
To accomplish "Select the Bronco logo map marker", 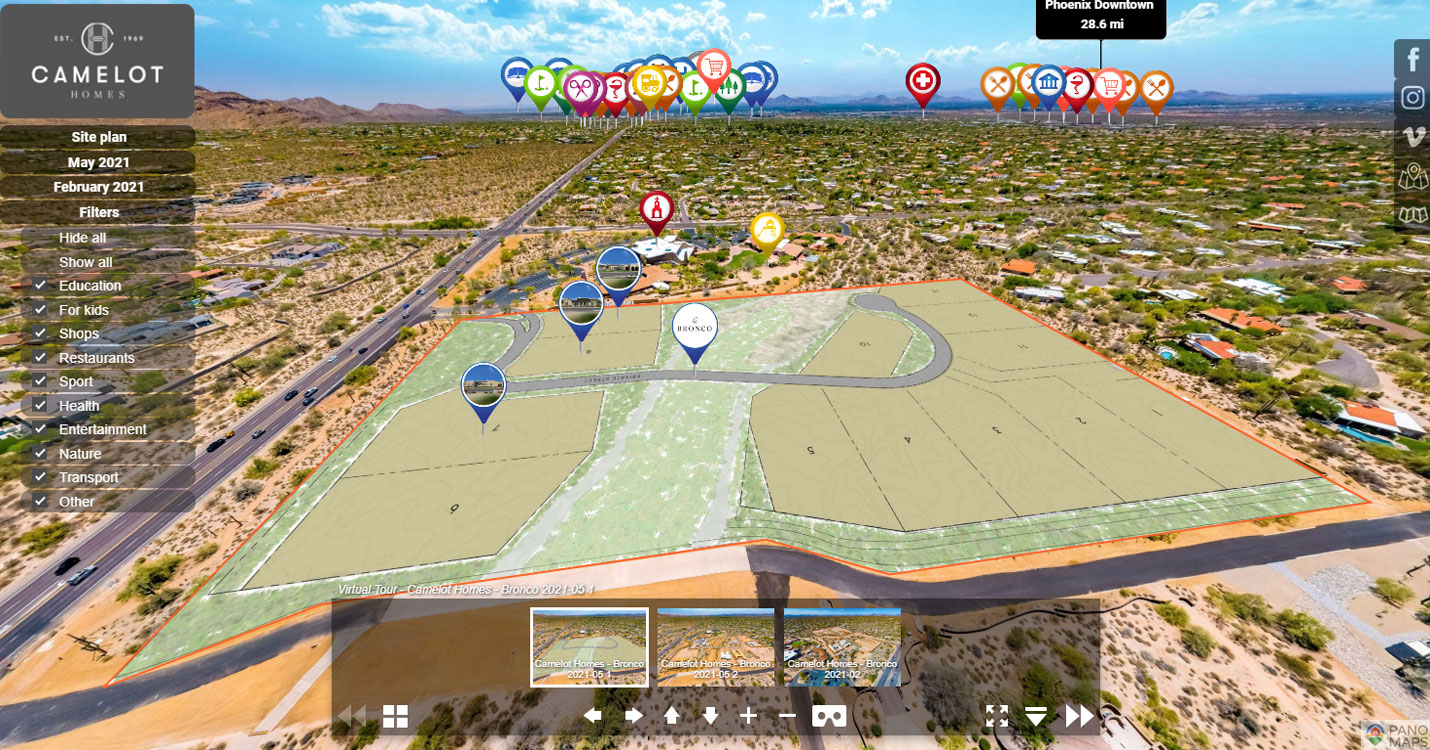I will pyautogui.click(x=694, y=326).
